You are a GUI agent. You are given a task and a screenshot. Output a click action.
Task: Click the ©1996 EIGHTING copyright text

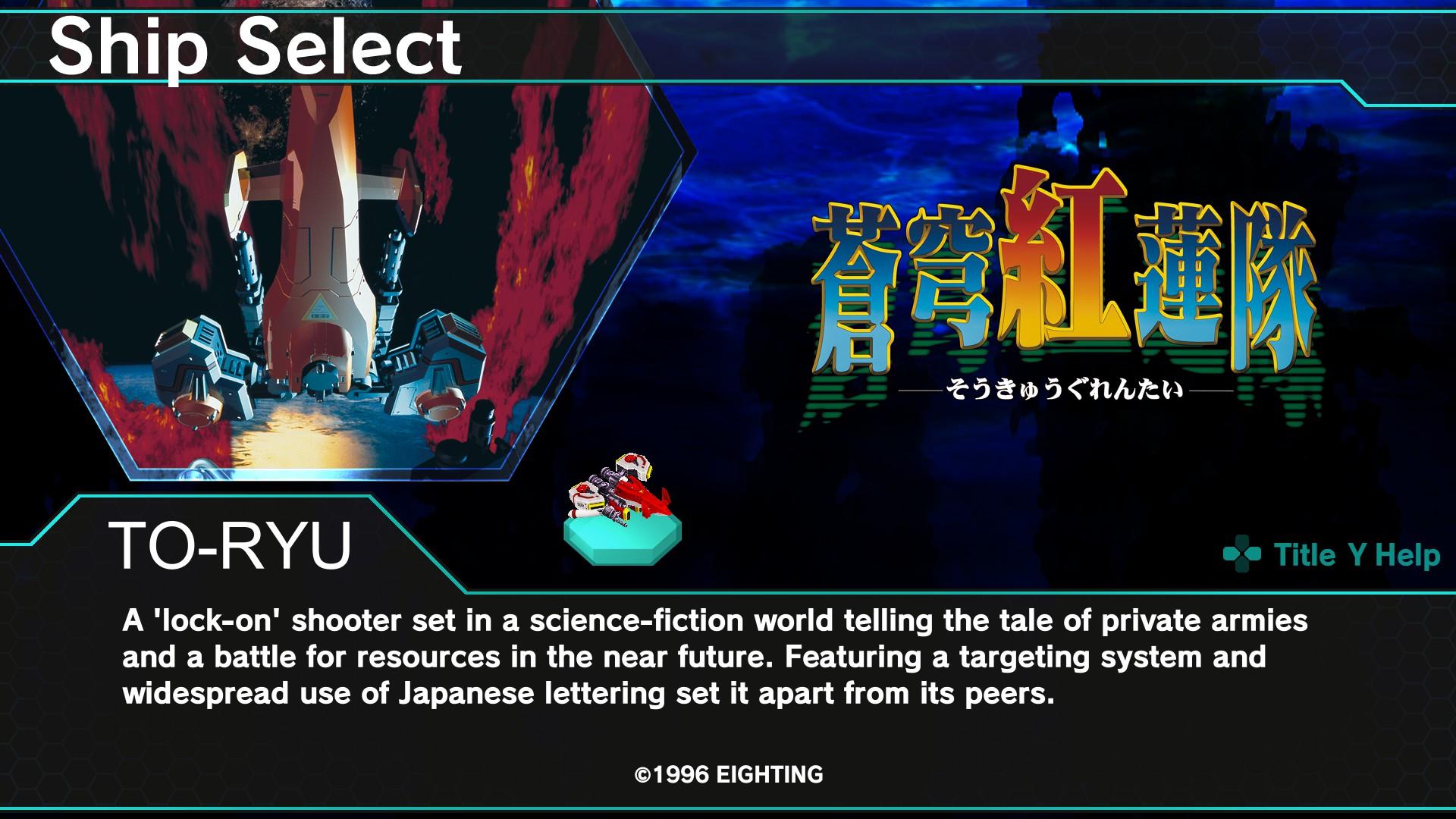point(728,775)
